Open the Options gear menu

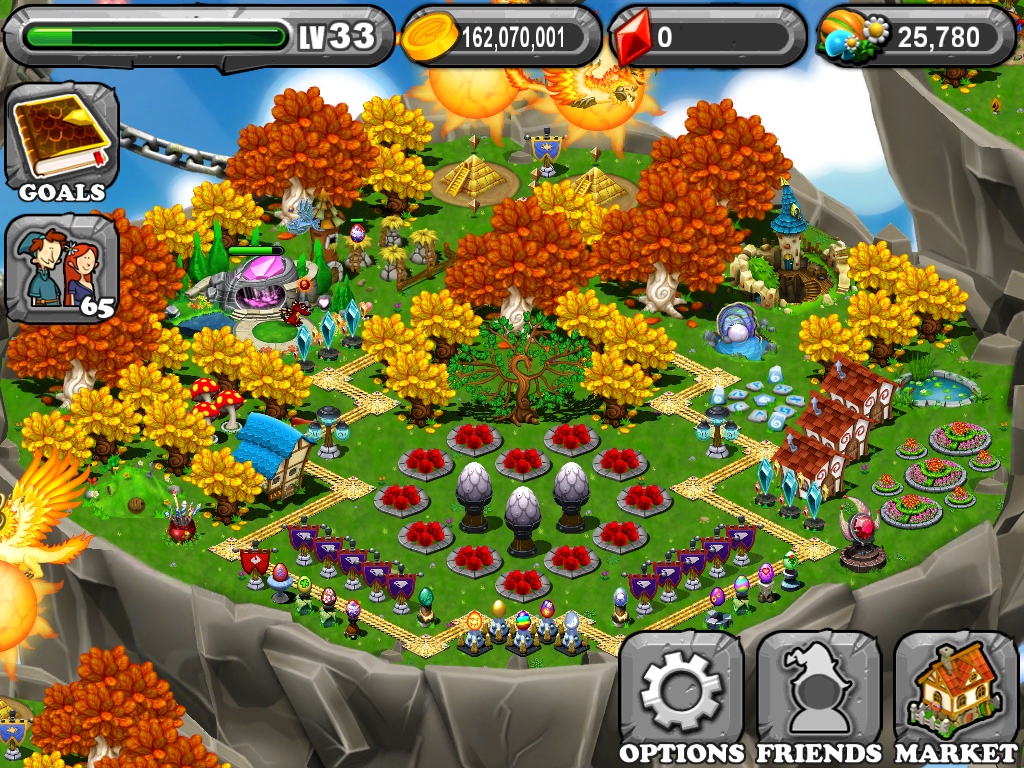[681, 697]
